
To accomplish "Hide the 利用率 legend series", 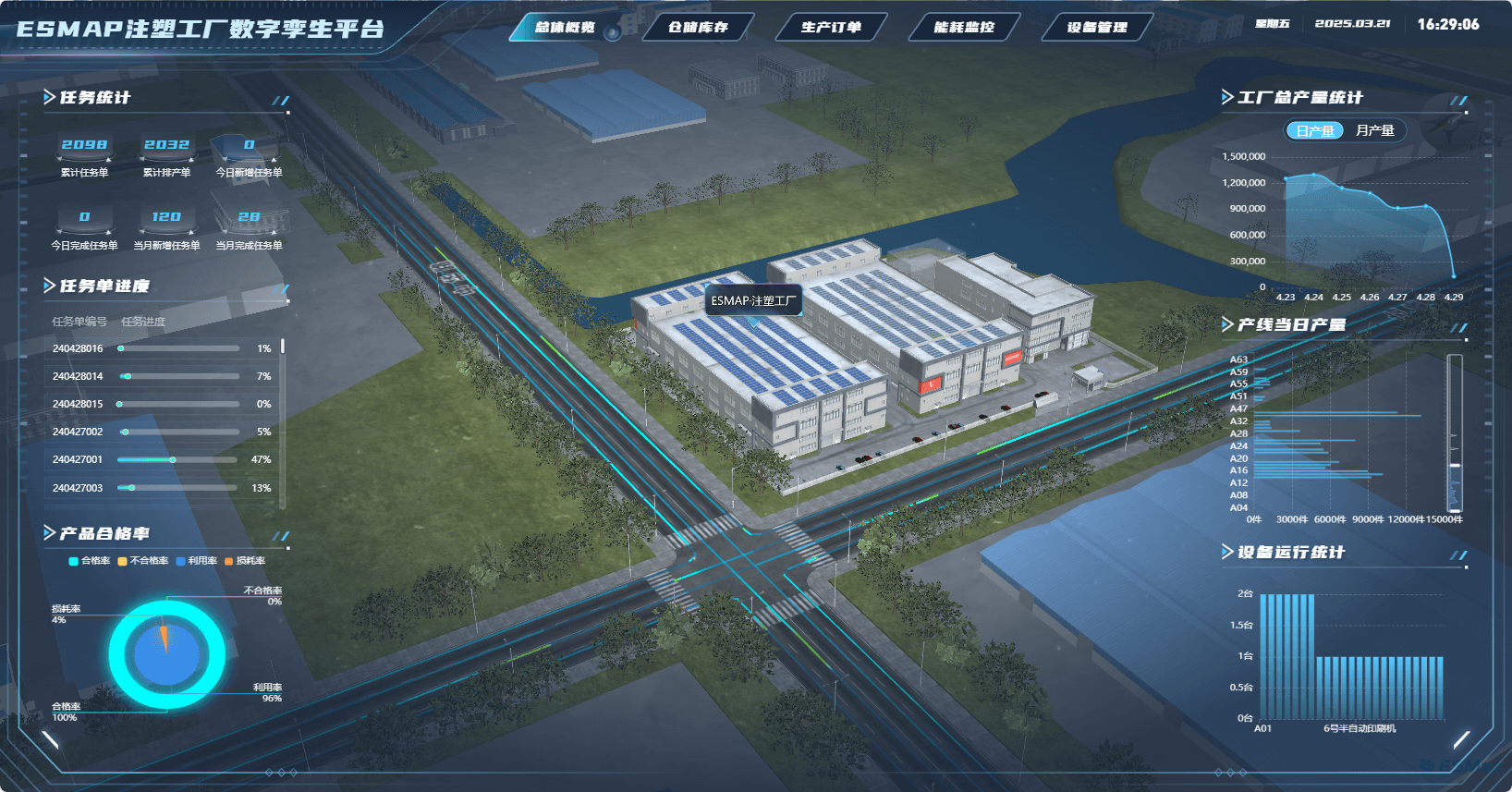I will tap(197, 561).
